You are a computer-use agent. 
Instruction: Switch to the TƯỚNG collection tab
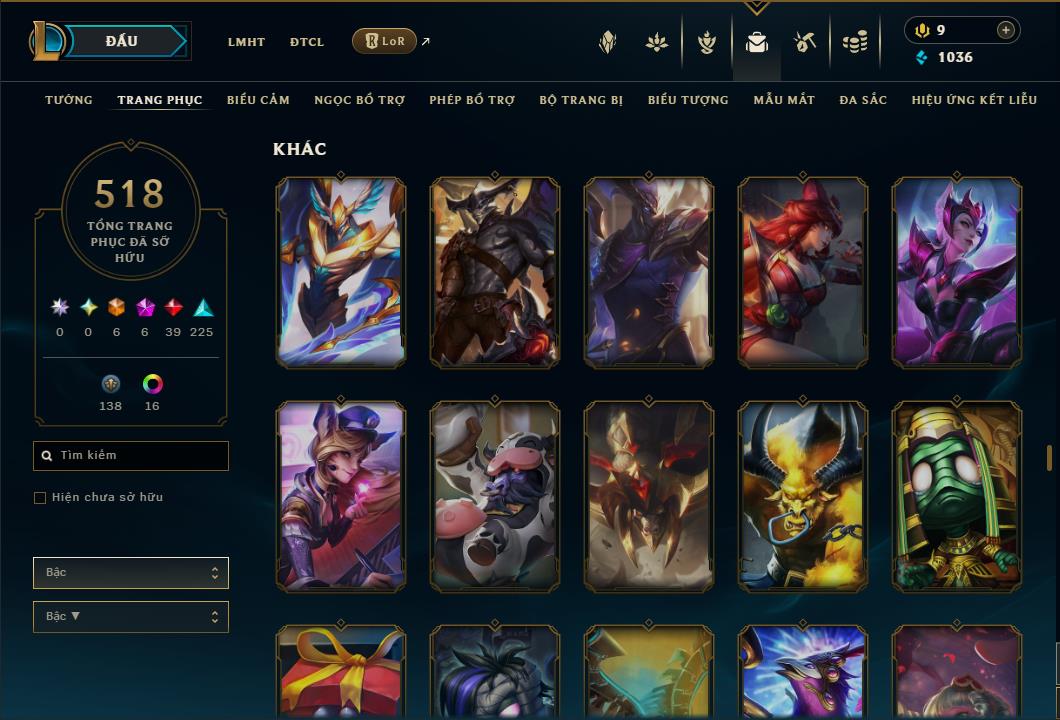(x=69, y=100)
